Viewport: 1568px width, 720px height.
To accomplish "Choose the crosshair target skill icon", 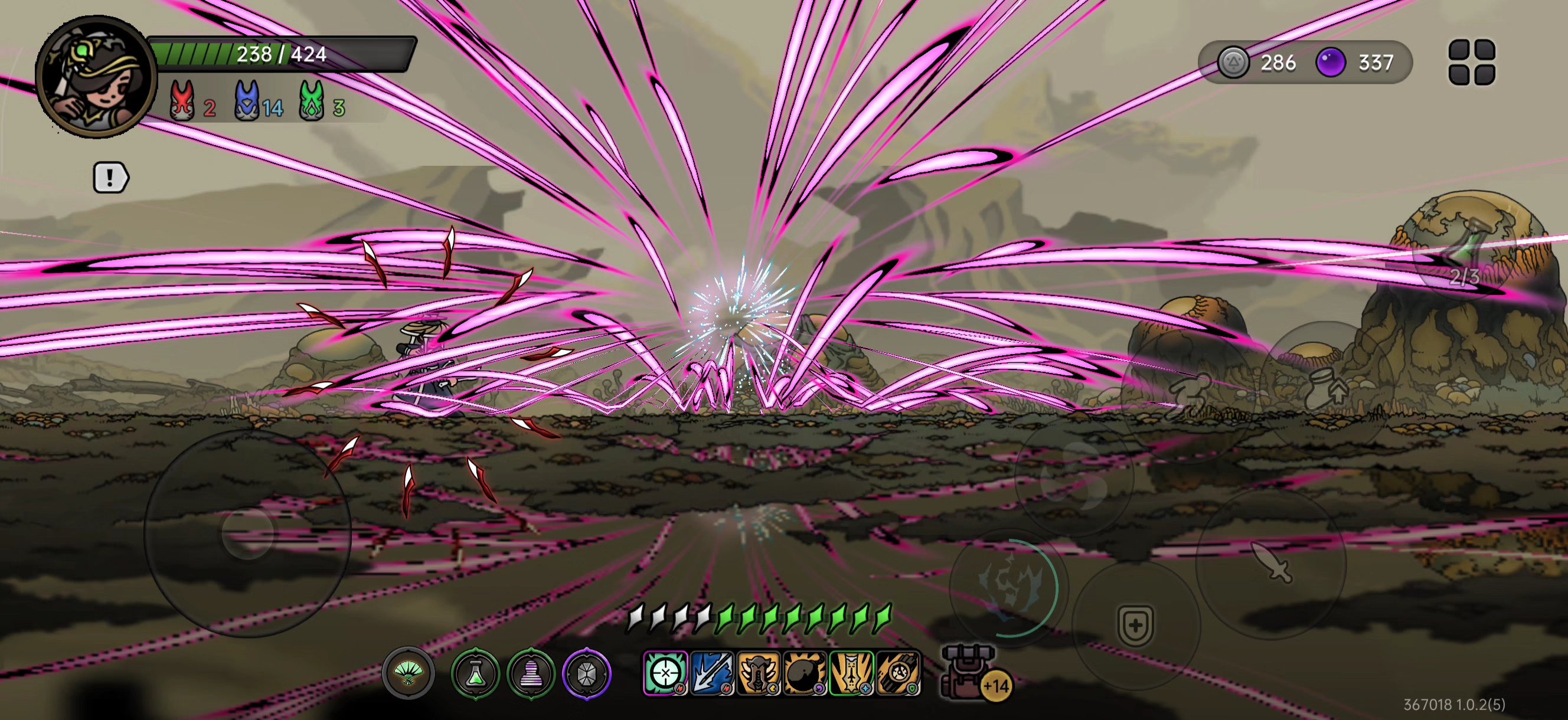I will (x=665, y=673).
